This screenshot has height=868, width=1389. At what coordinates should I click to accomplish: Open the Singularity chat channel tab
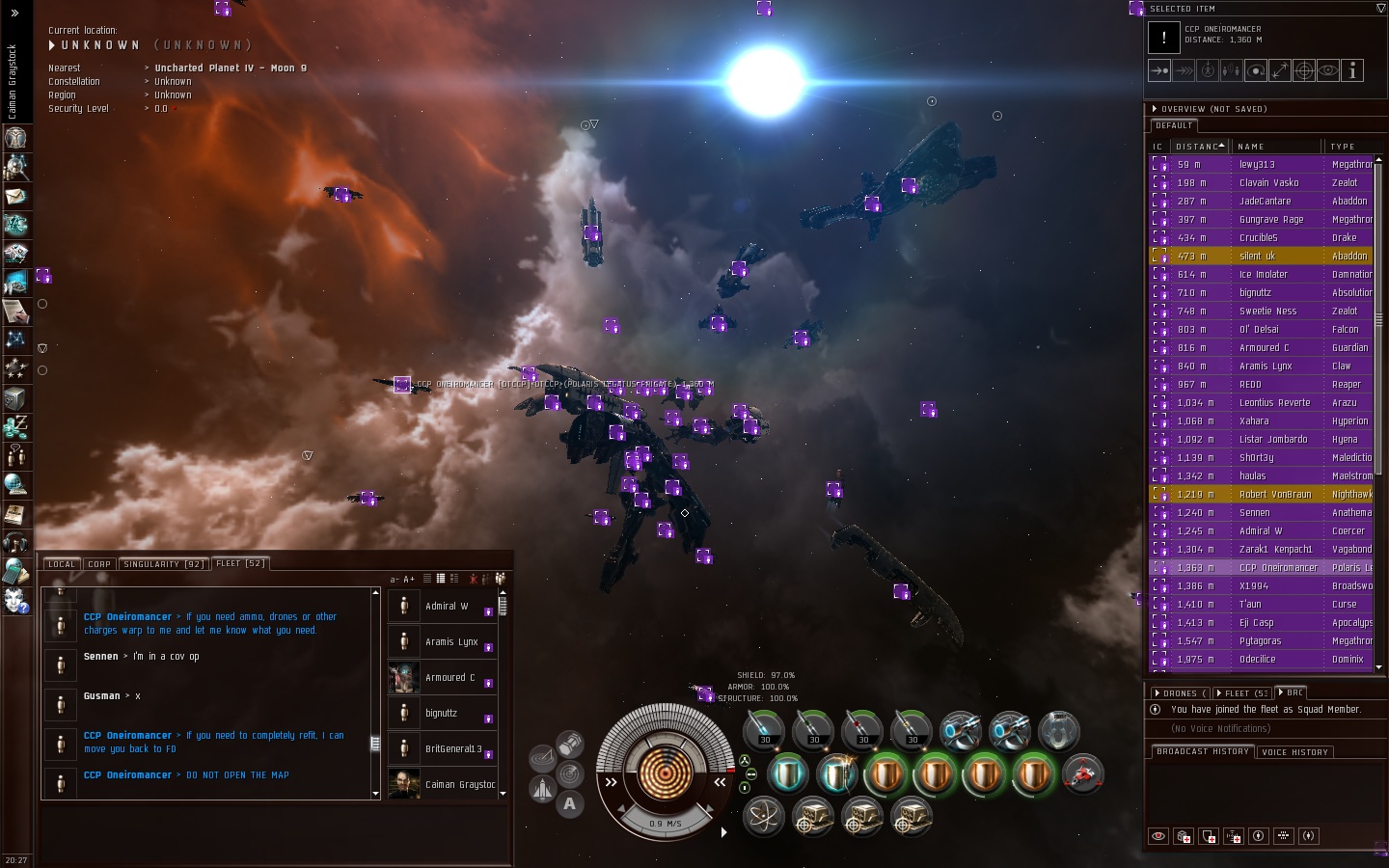tap(163, 564)
